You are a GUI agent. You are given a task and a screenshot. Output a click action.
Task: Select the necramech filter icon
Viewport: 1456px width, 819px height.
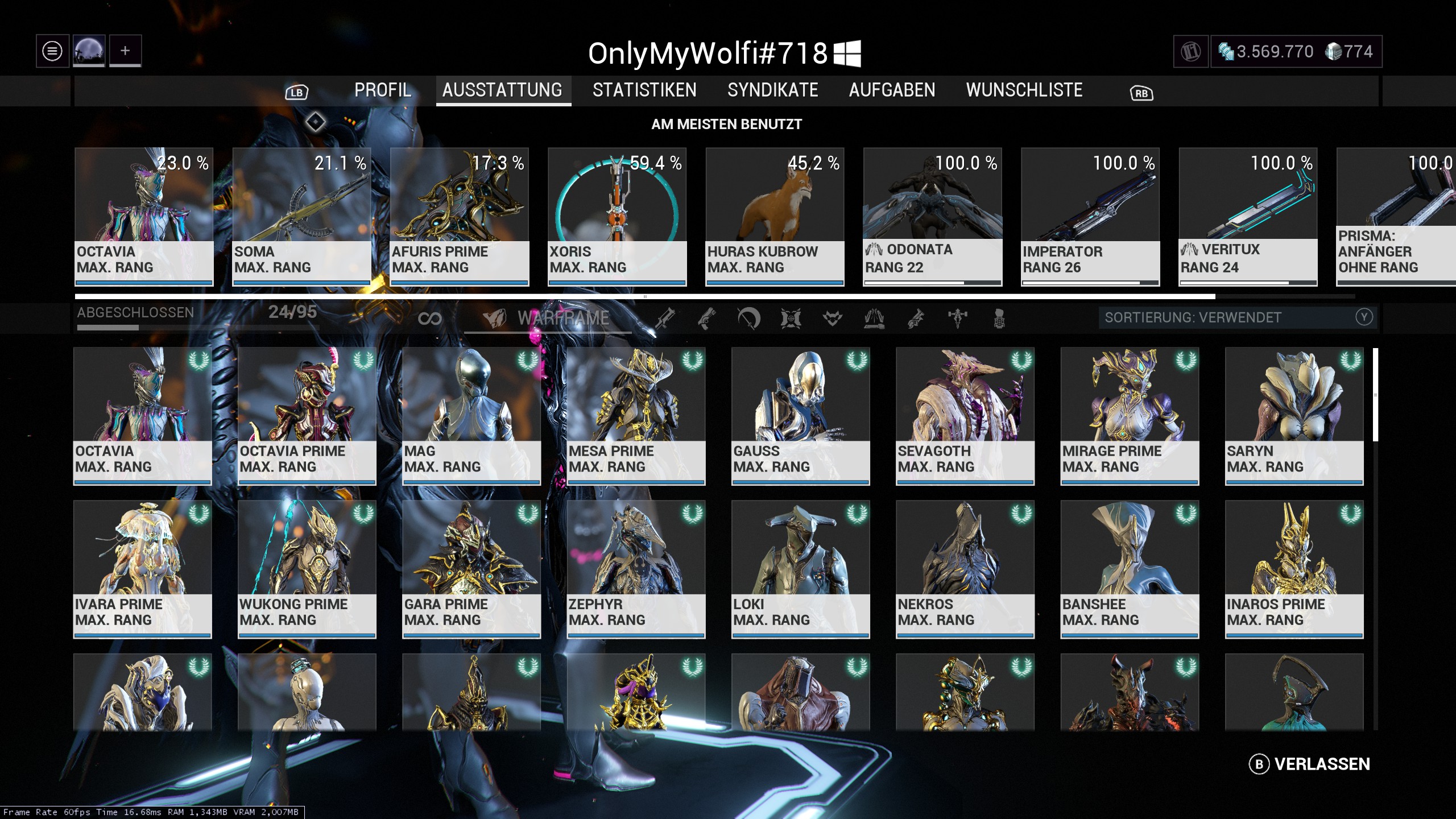pyautogui.click(x=999, y=318)
